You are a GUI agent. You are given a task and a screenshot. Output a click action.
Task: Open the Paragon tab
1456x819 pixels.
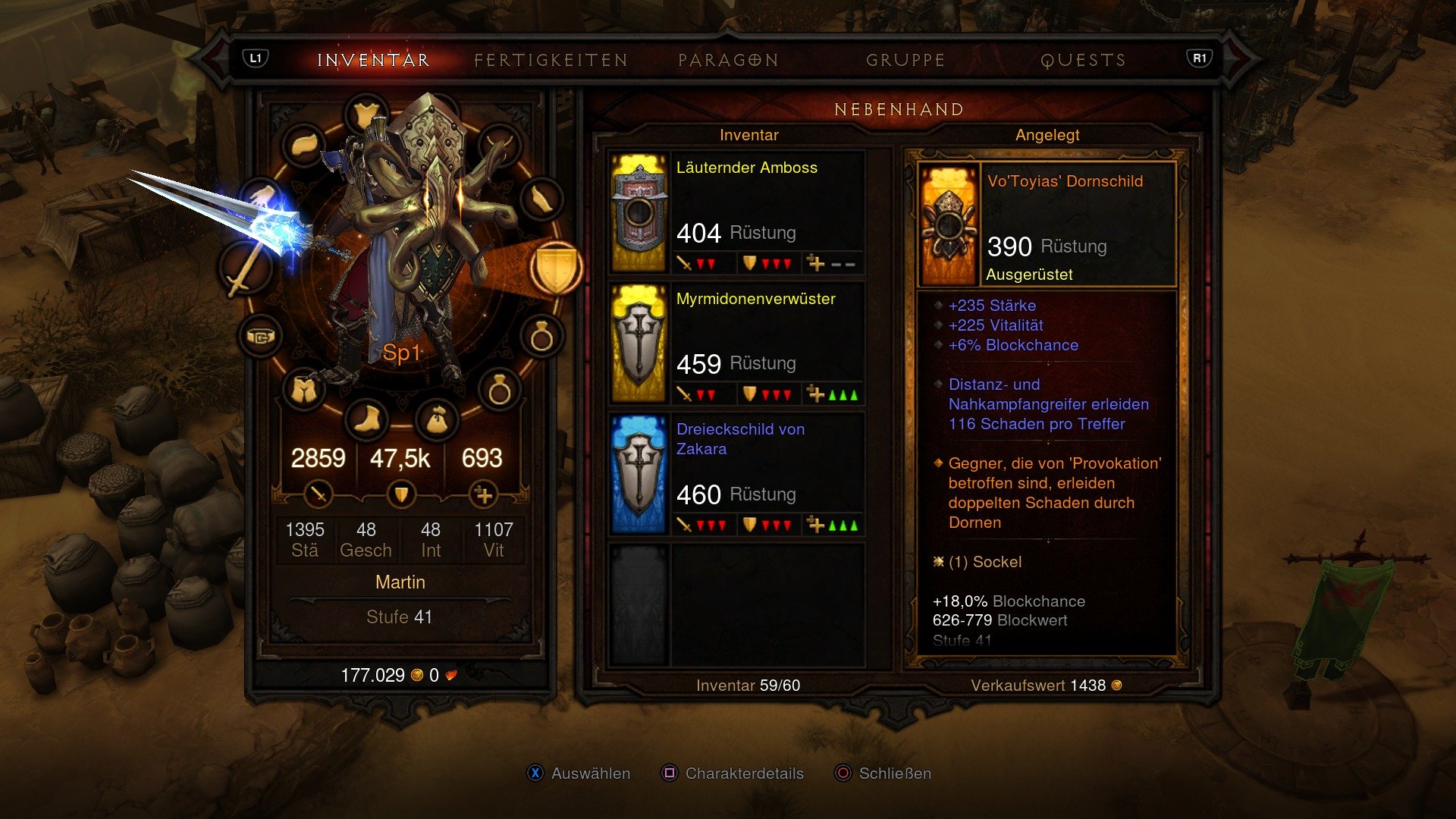pos(727,59)
